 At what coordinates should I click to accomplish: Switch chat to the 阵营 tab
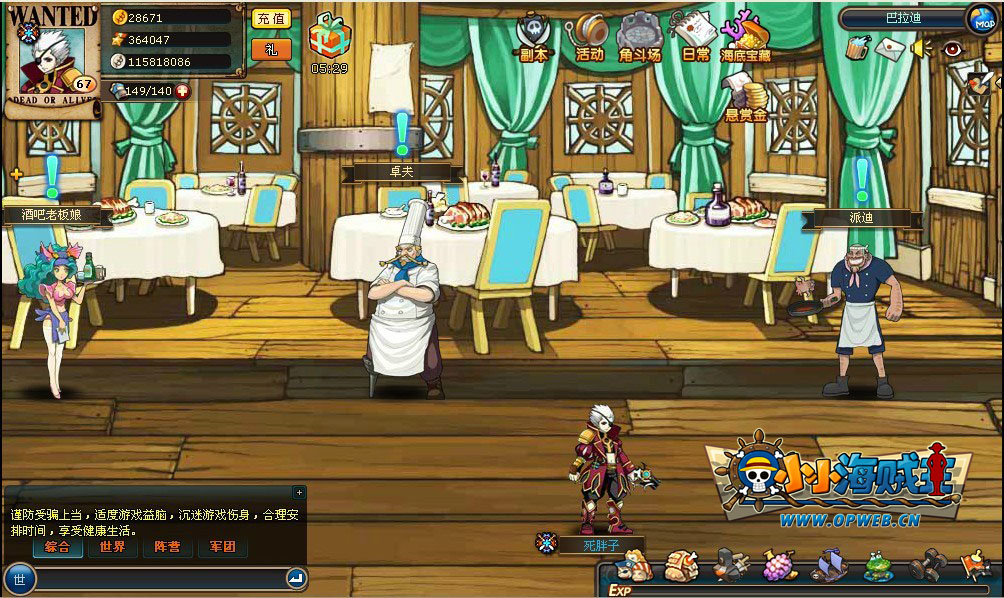tap(167, 547)
